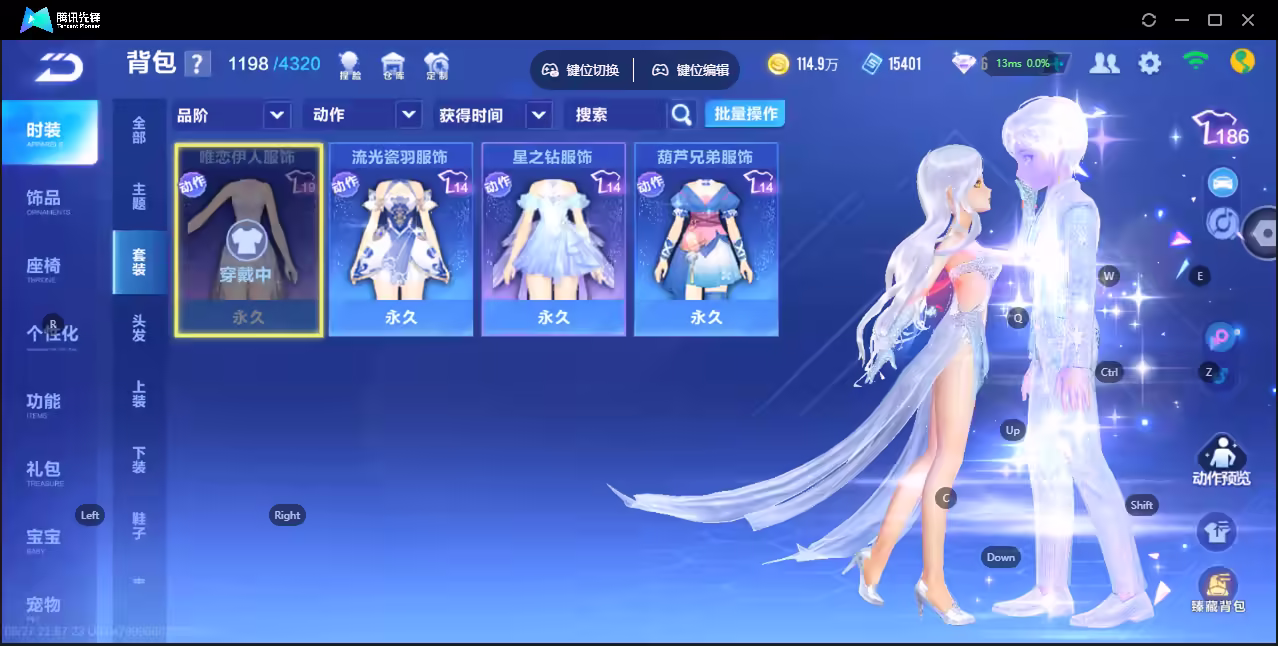Select the 流光瓷羽服饰 outfit card
Screen dimensions: 1278x646
click(400, 239)
